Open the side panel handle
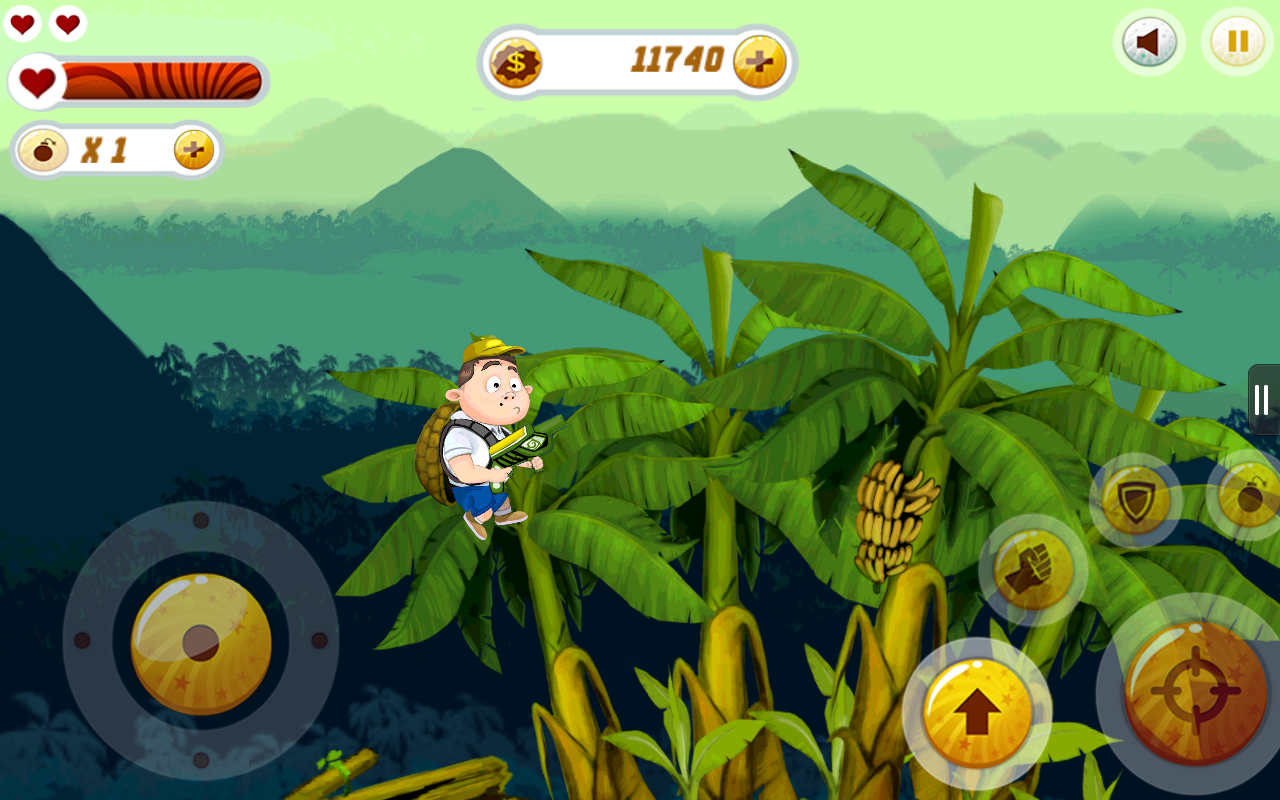 click(1263, 399)
